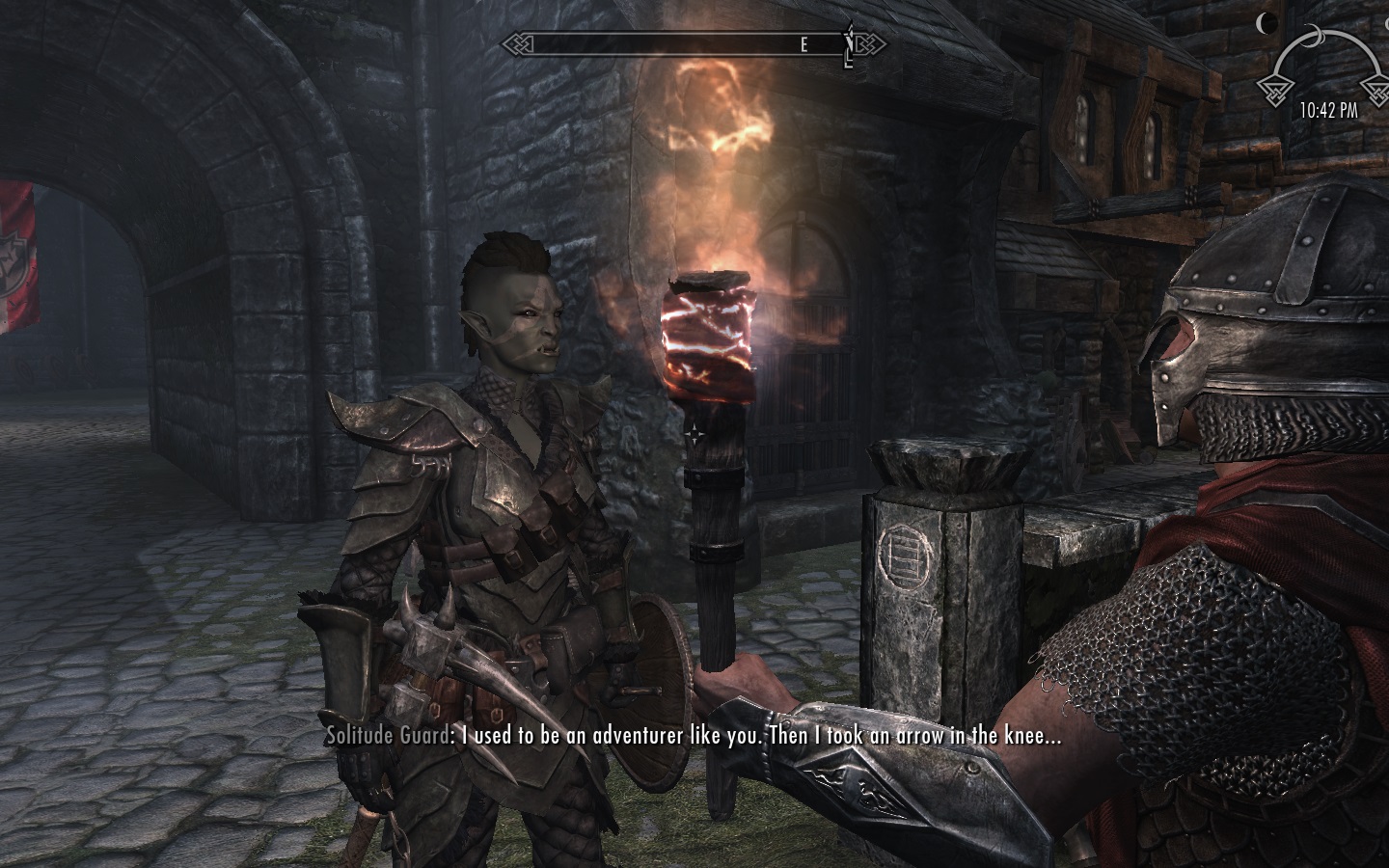The height and width of the screenshot is (868, 1389).
Task: Select the left knot ornament of the compass bar
Action: point(516,42)
